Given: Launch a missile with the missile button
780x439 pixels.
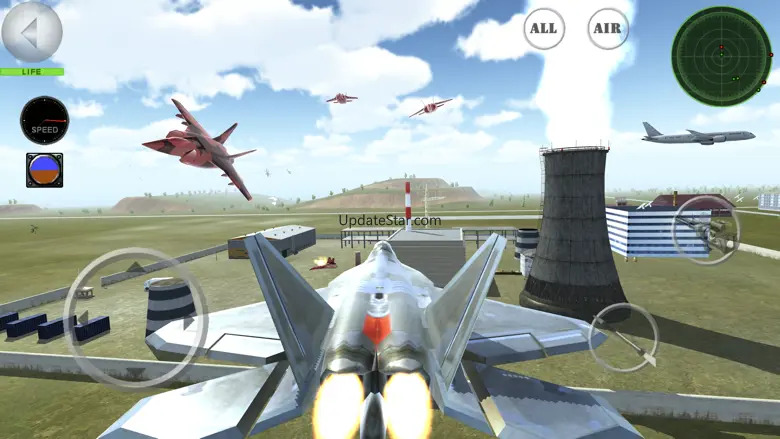Looking at the screenshot, I should coord(624,337).
